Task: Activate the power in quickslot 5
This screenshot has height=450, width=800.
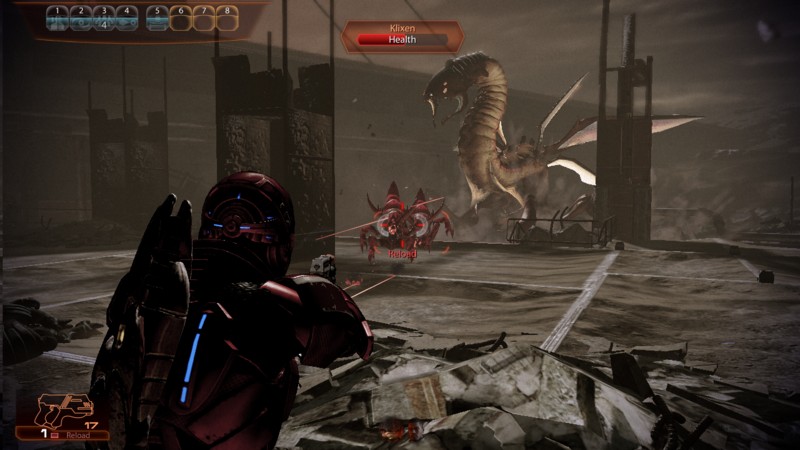Action: (157, 18)
